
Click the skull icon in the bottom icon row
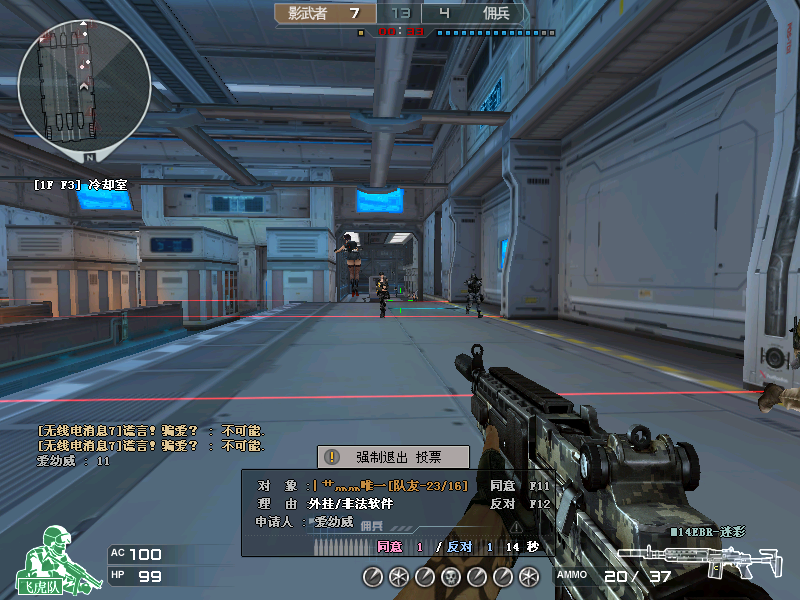[x=450, y=576]
